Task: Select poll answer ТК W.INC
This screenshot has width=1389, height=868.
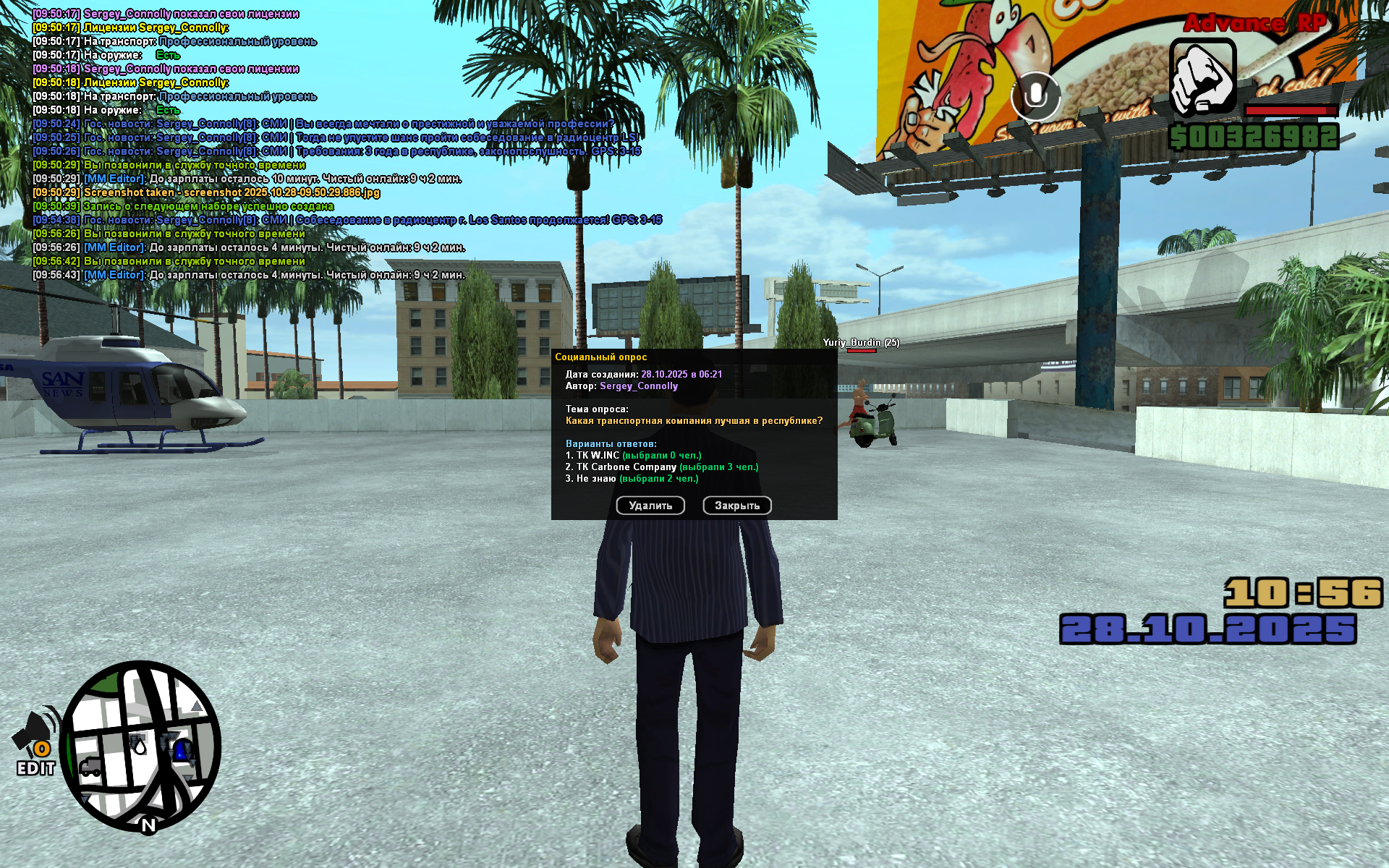Action: click(x=598, y=456)
